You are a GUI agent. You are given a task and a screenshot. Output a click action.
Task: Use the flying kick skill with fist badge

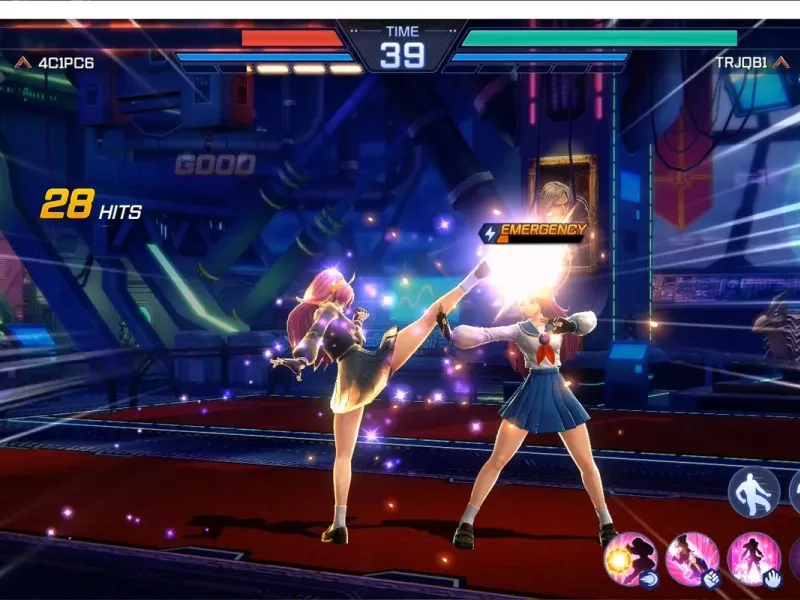click(x=692, y=558)
